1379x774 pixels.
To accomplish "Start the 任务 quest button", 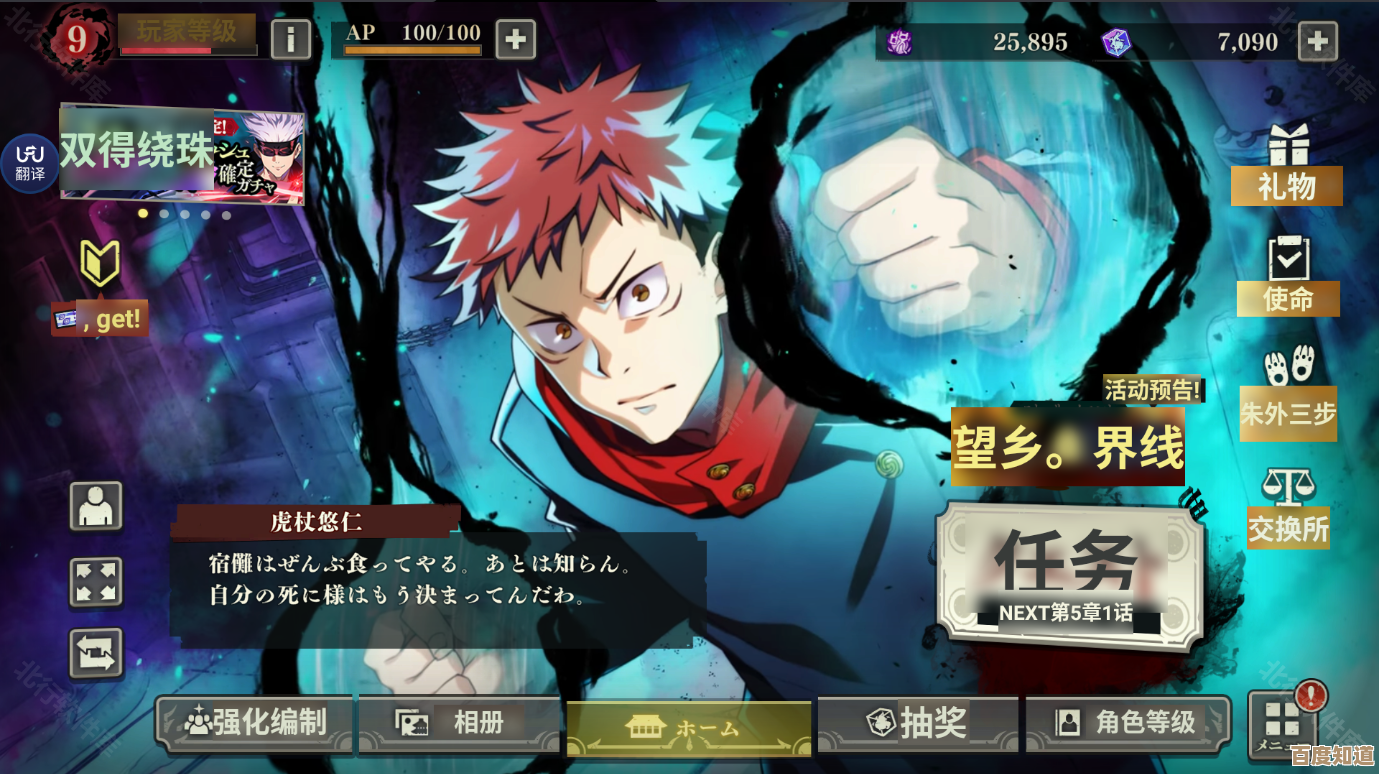I will (1068, 575).
